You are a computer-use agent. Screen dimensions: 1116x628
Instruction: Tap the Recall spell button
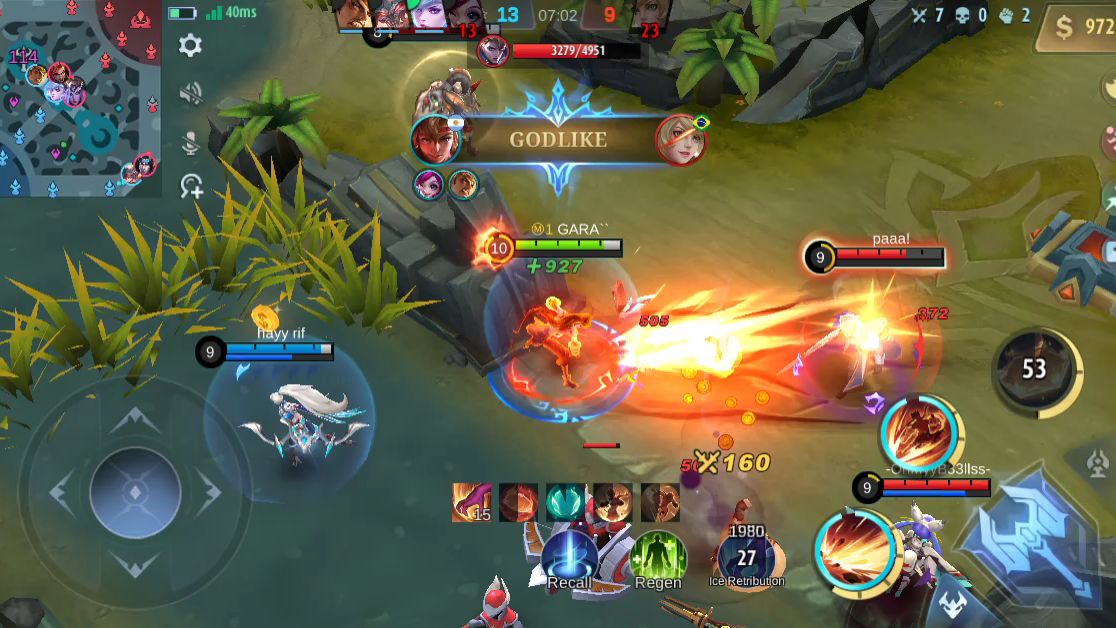click(x=570, y=558)
